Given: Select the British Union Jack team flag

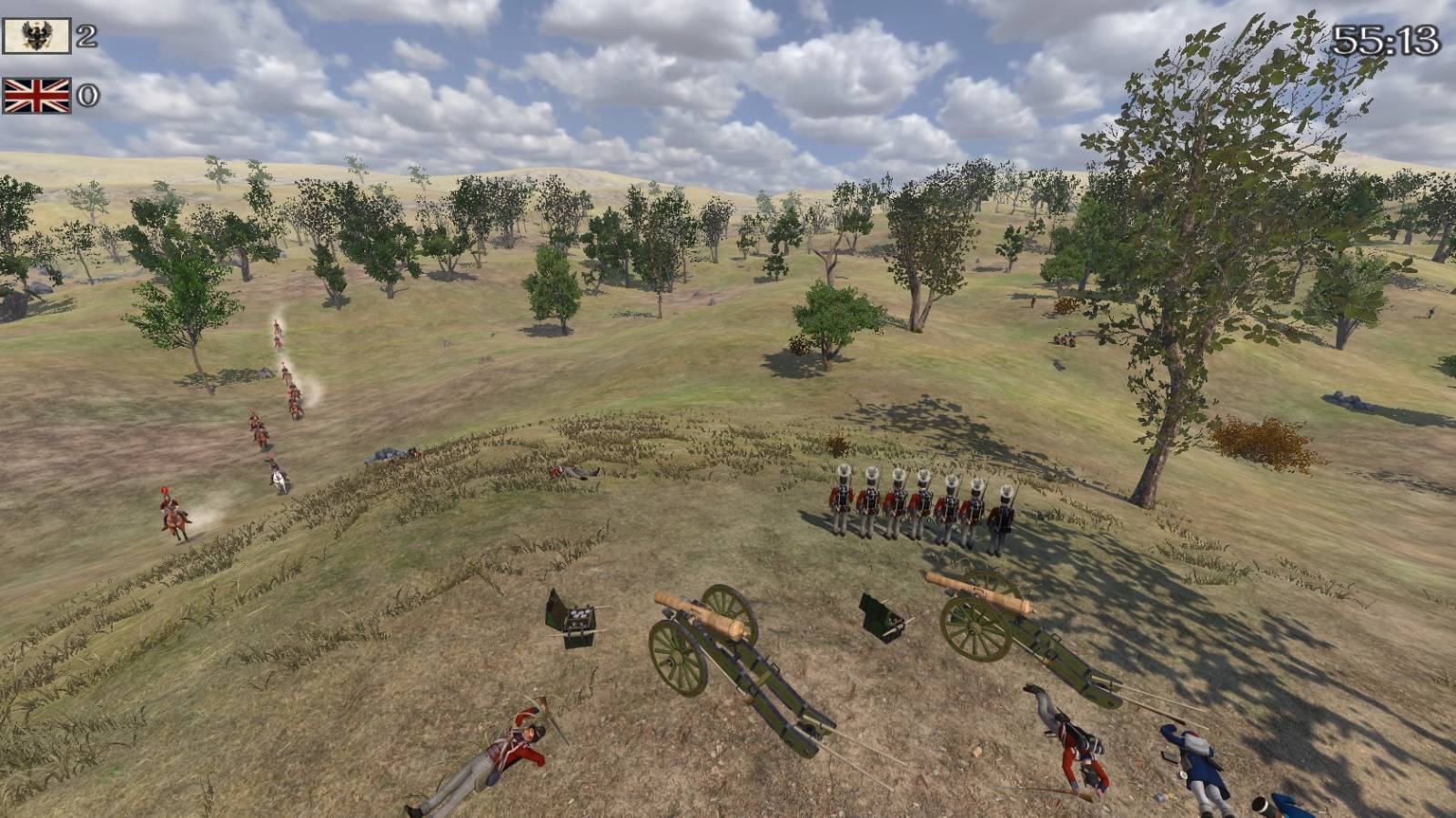Looking at the screenshot, I should (x=36, y=96).
